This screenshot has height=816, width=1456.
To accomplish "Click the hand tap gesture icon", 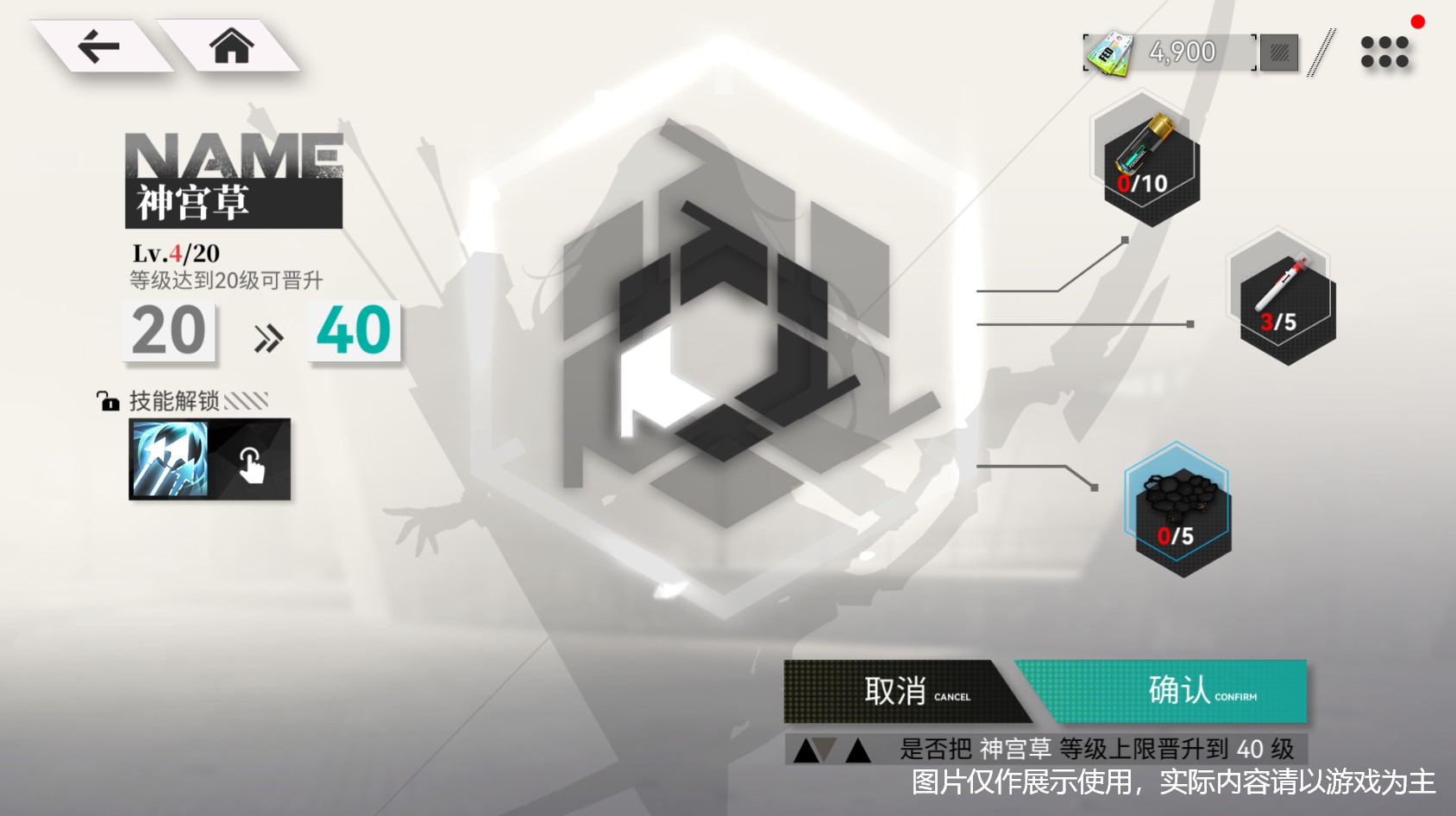I will [x=253, y=466].
